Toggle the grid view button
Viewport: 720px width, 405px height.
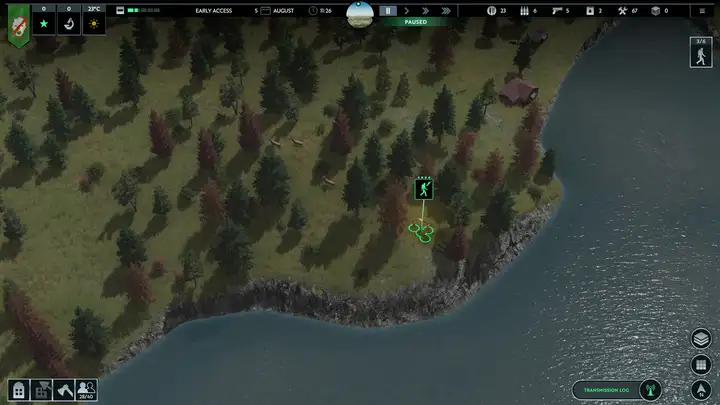click(702, 364)
